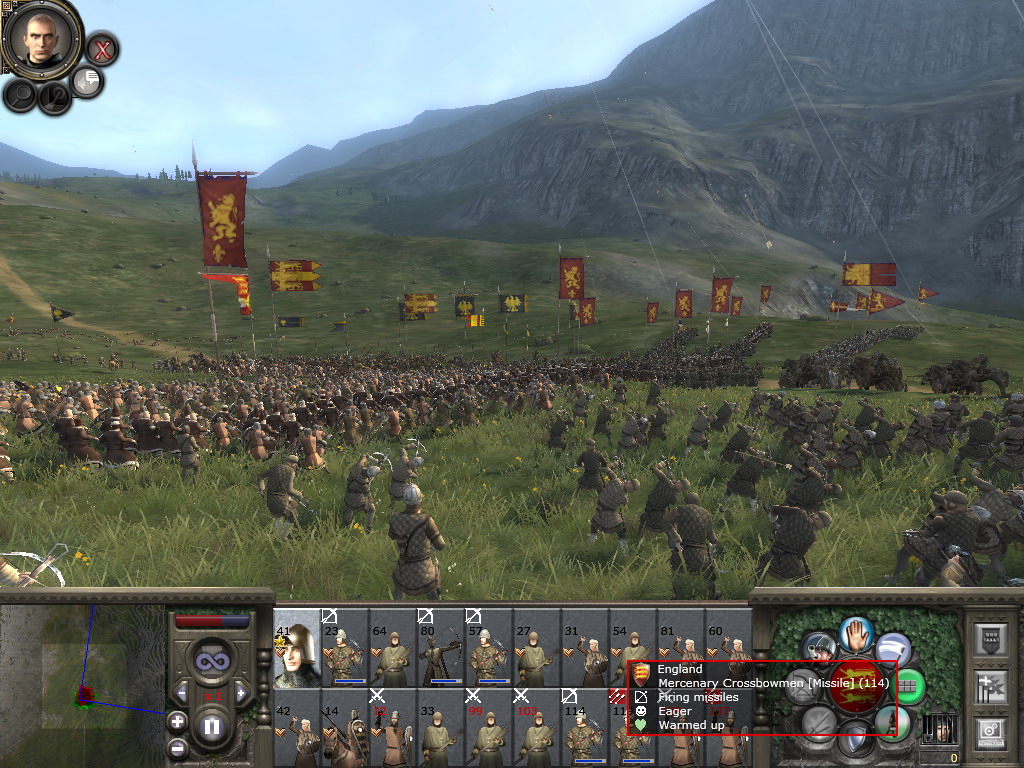Toggle the advisor speech button

pyautogui.click(x=87, y=82)
